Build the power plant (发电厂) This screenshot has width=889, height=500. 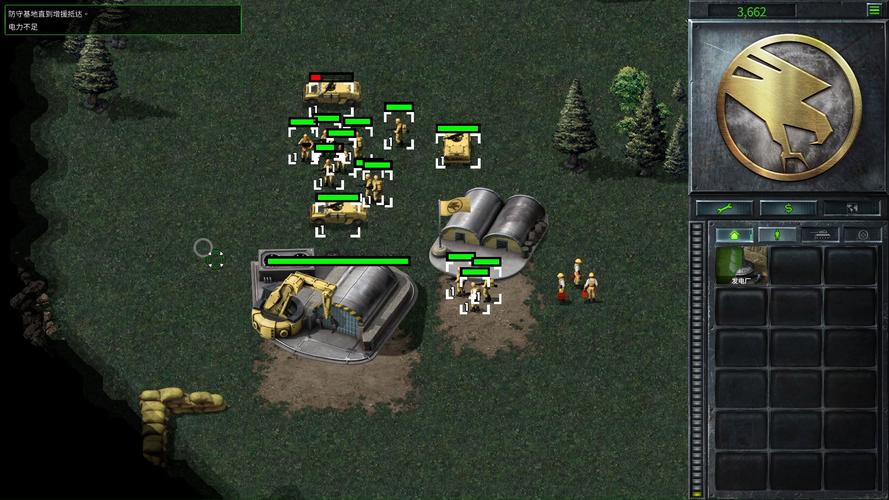coord(741,267)
